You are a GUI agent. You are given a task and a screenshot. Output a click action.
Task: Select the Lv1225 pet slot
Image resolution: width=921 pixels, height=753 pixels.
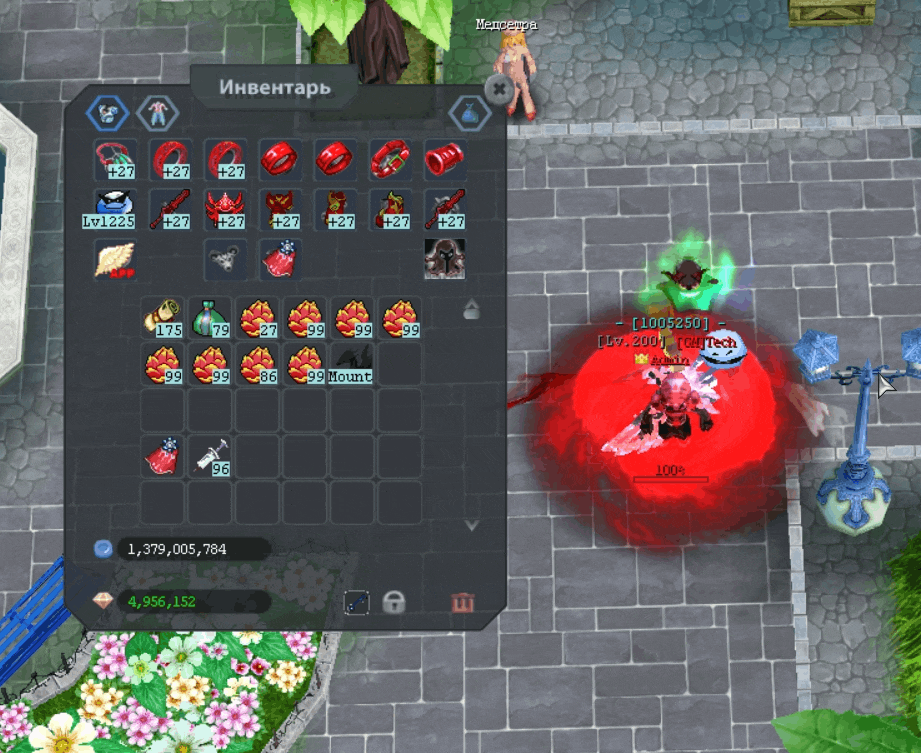coord(116,209)
